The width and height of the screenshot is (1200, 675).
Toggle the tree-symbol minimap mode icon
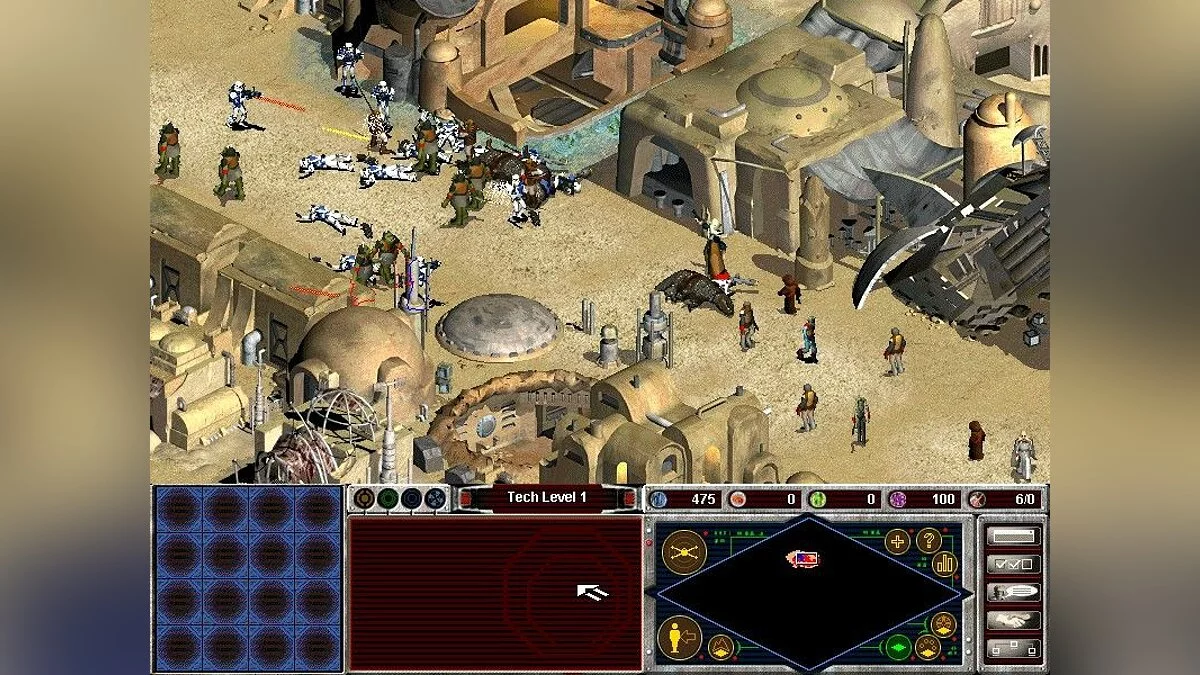coord(942,626)
